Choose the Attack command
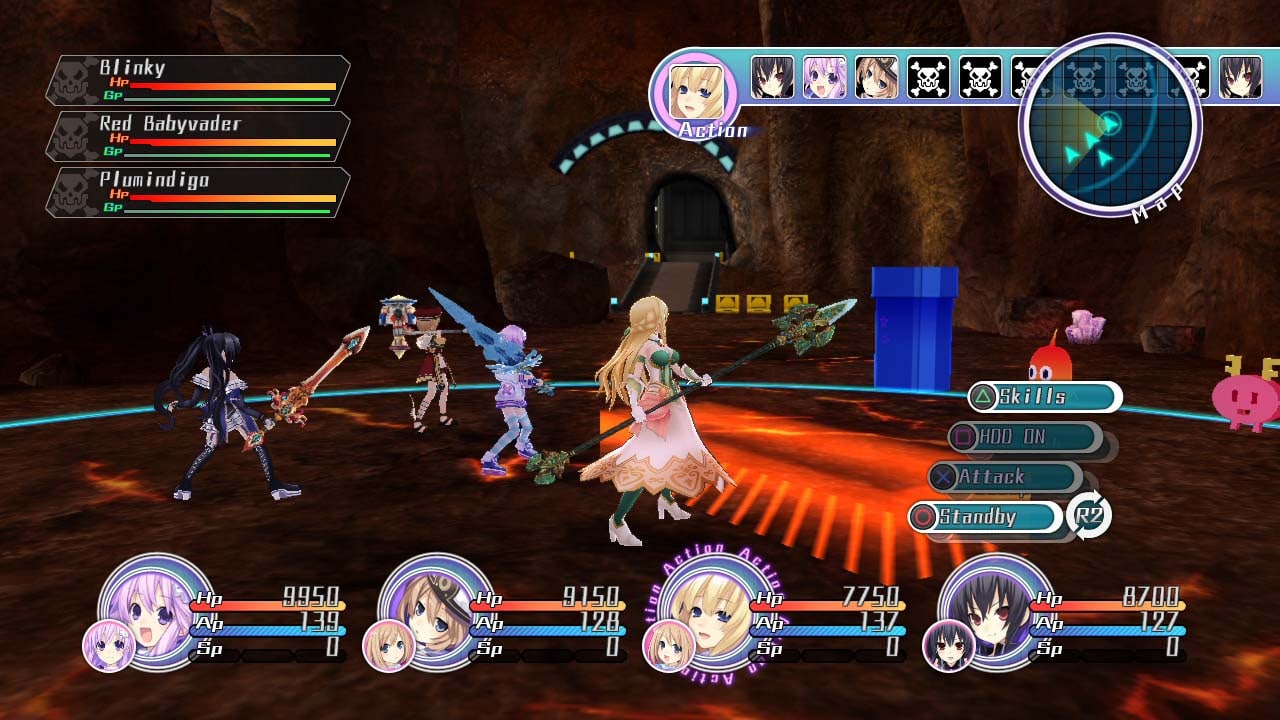The image size is (1280, 720). pyautogui.click(x=1004, y=477)
